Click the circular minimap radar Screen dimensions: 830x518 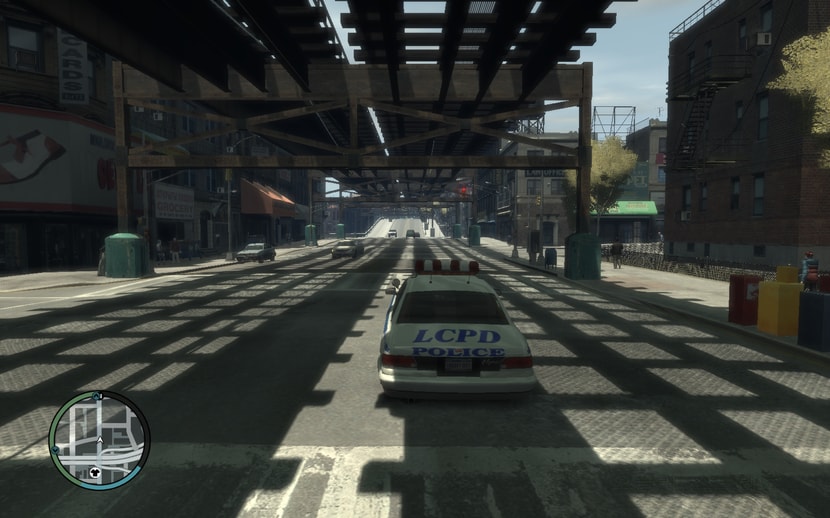[99, 440]
